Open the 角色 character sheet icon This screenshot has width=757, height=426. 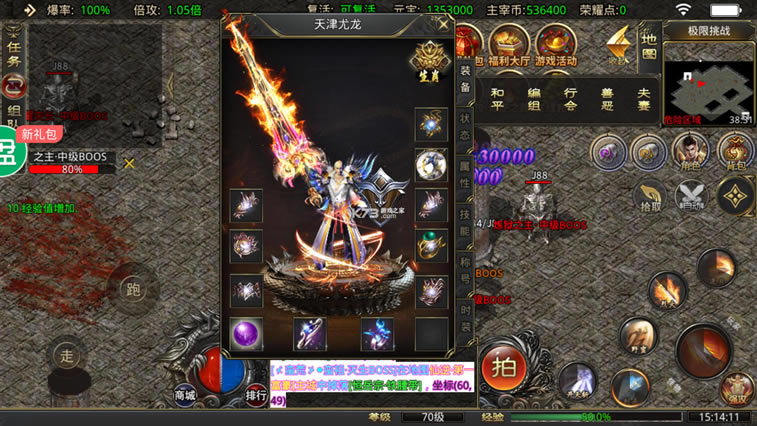tap(690, 152)
